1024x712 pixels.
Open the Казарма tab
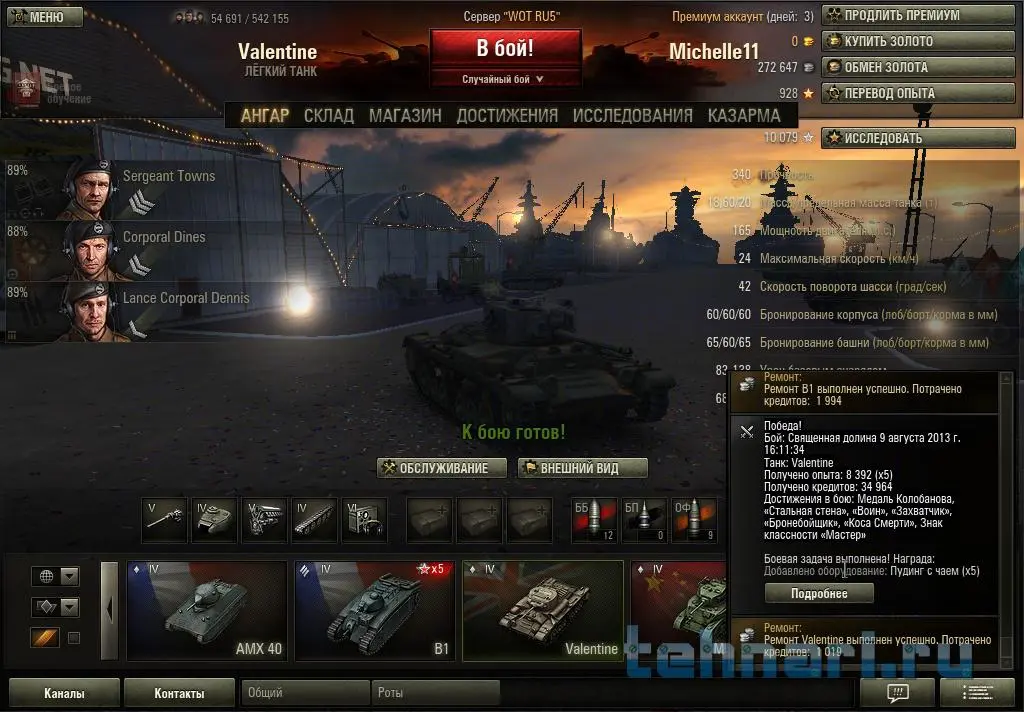(744, 116)
